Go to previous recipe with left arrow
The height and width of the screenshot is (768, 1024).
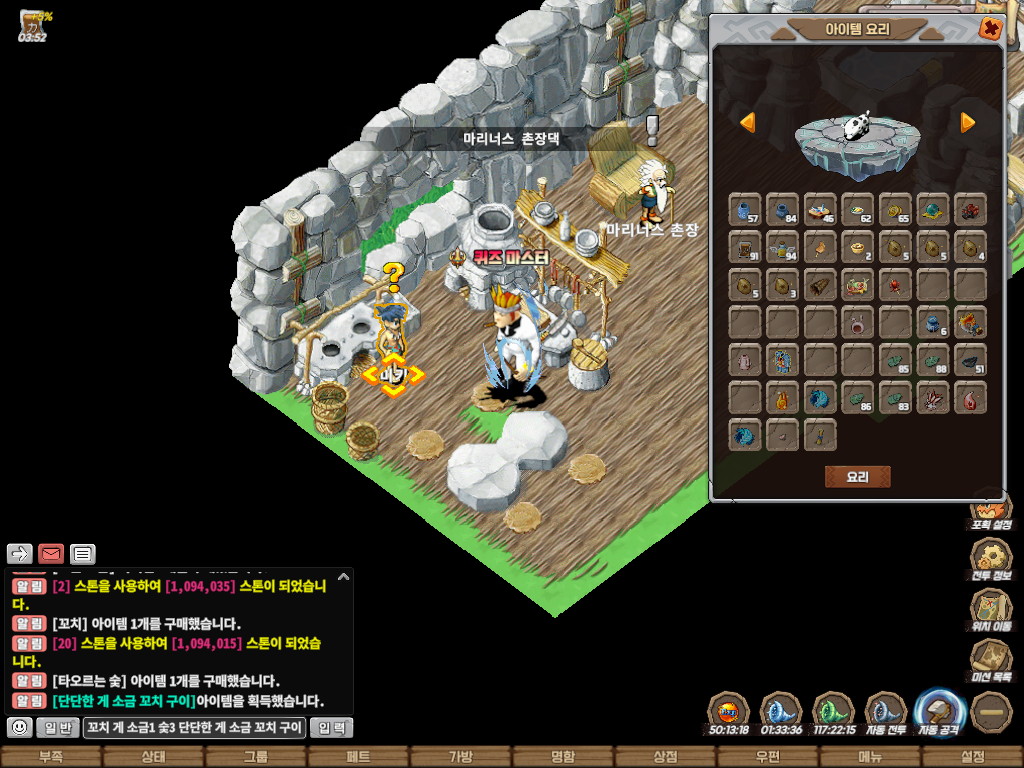pos(747,122)
